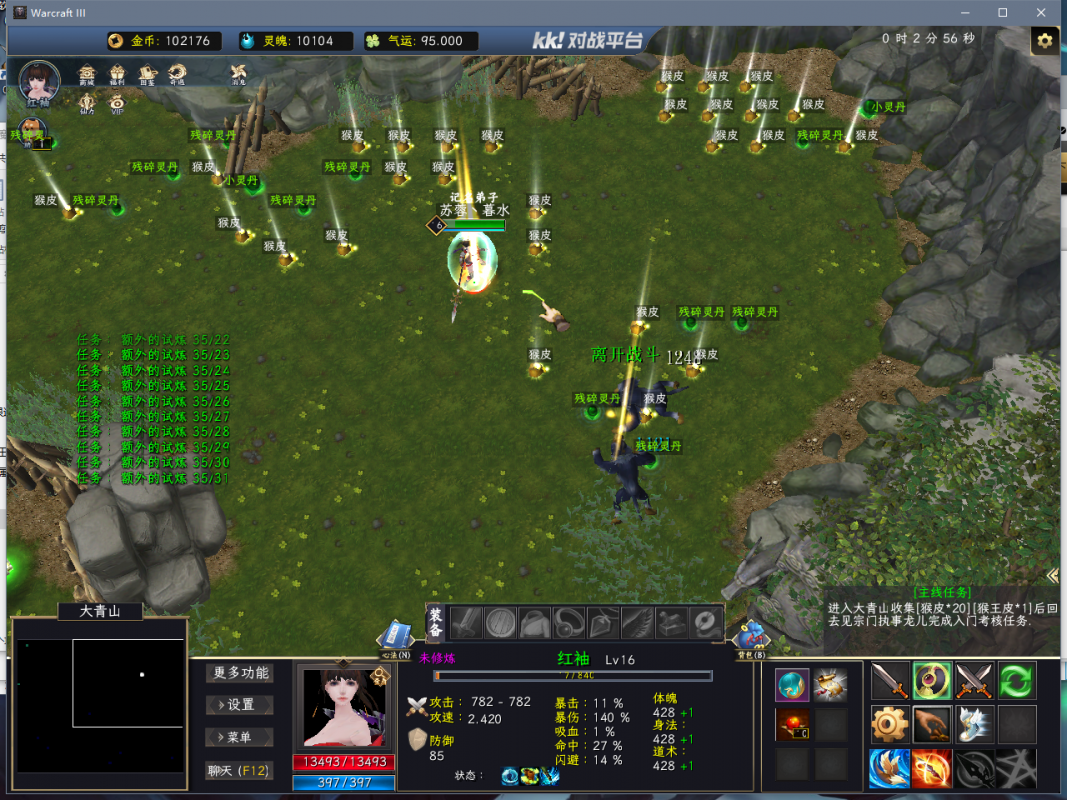Activate the winged boot ability
Viewport: 1067px width, 800px height.
tap(973, 724)
